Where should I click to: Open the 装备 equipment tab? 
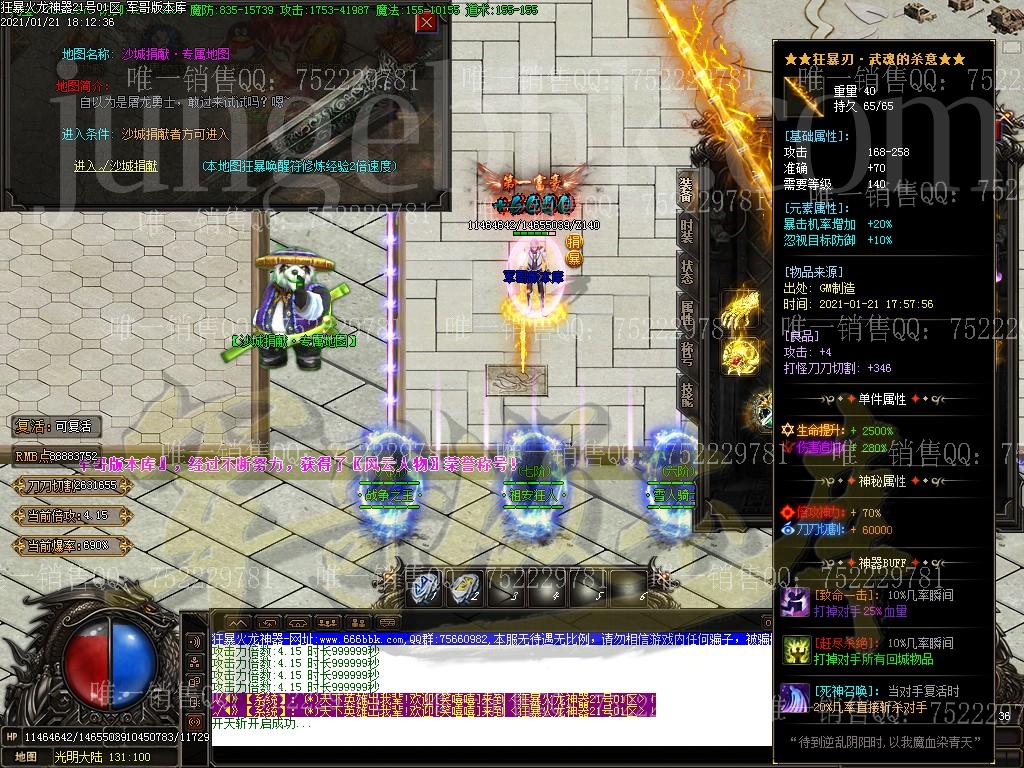(686, 191)
